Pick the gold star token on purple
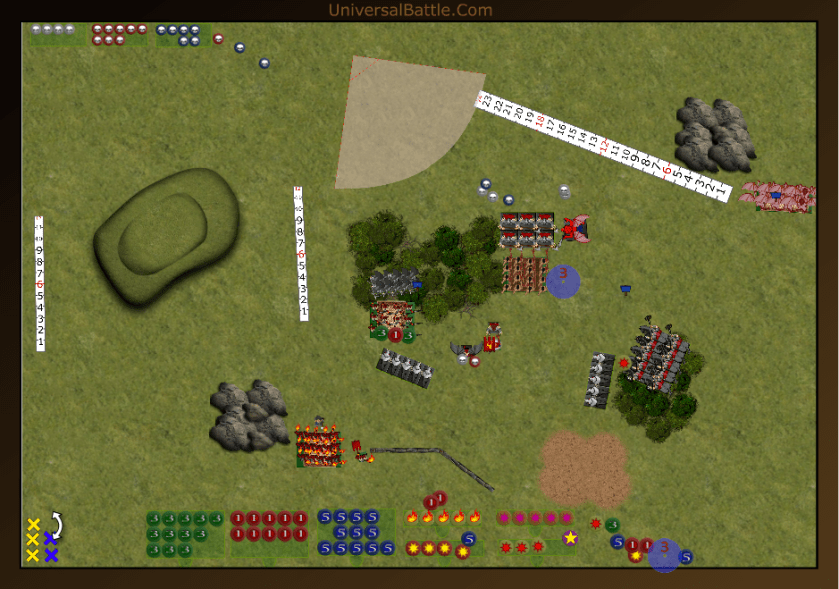 tap(570, 538)
